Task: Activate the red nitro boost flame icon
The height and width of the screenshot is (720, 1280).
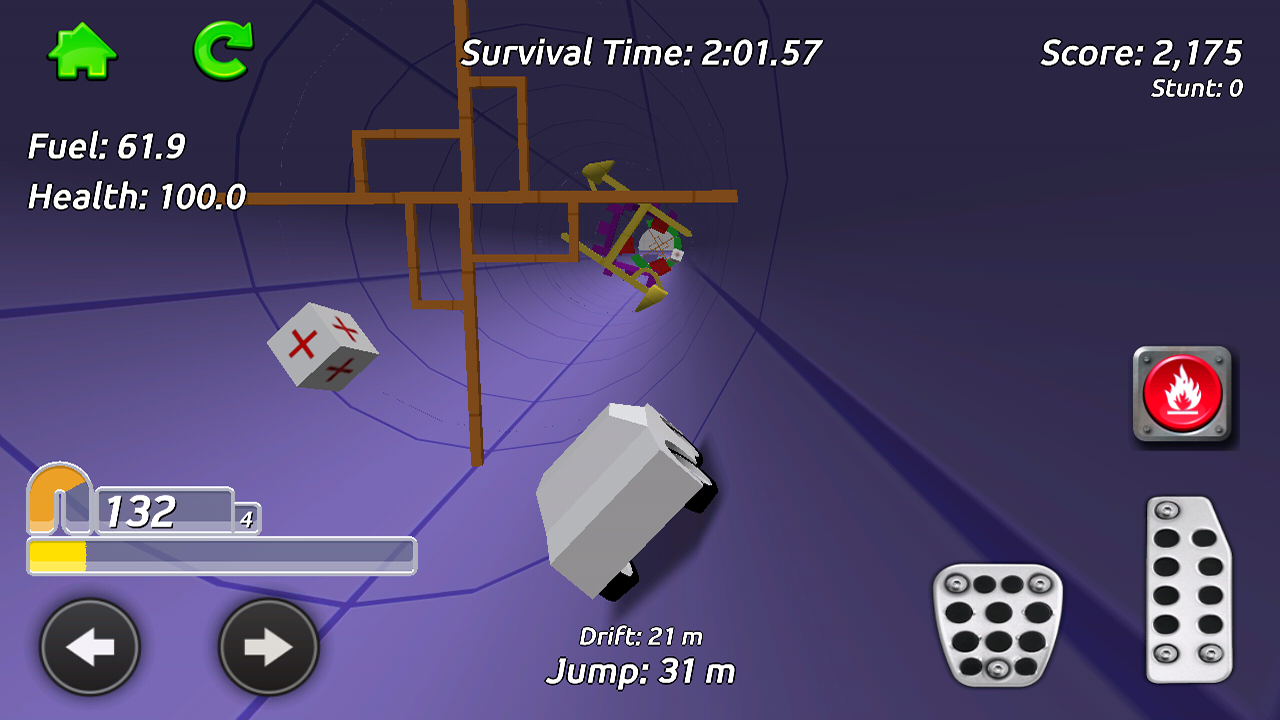Action: pyautogui.click(x=1184, y=390)
